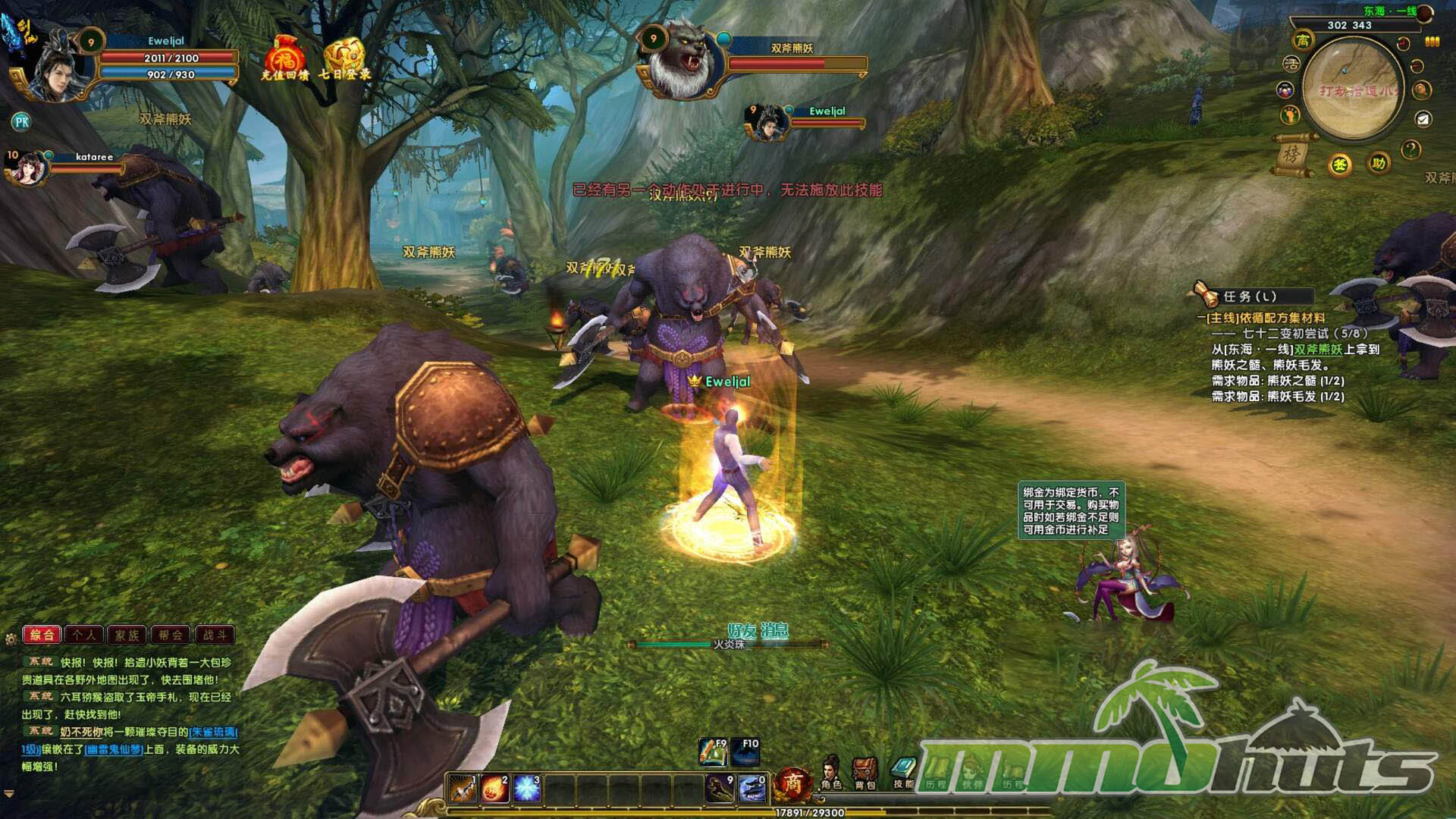The image size is (1456, 819).
Task: Click the 助 helper button below minimap
Action: (1378, 163)
